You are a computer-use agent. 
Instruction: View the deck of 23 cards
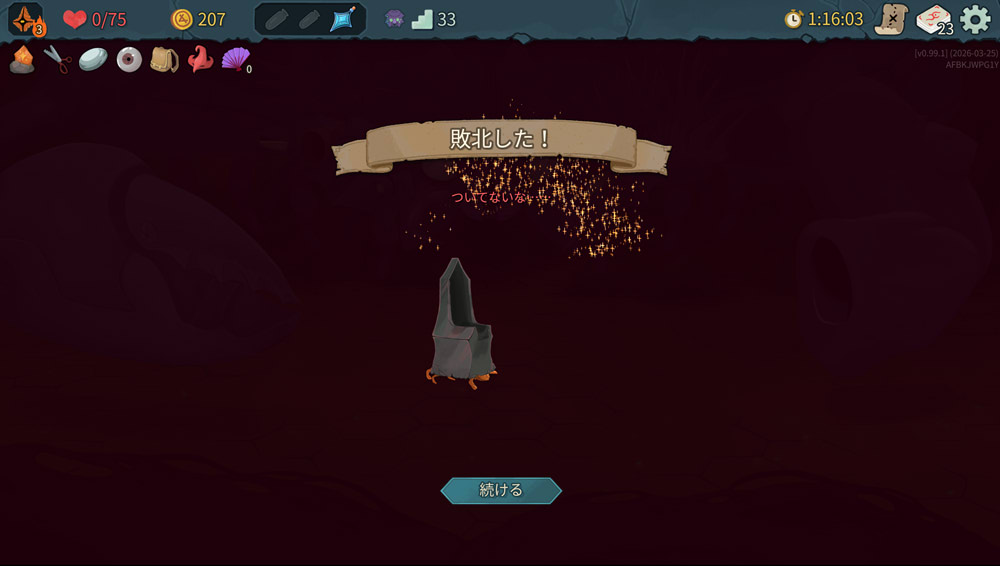pyautogui.click(x=934, y=19)
